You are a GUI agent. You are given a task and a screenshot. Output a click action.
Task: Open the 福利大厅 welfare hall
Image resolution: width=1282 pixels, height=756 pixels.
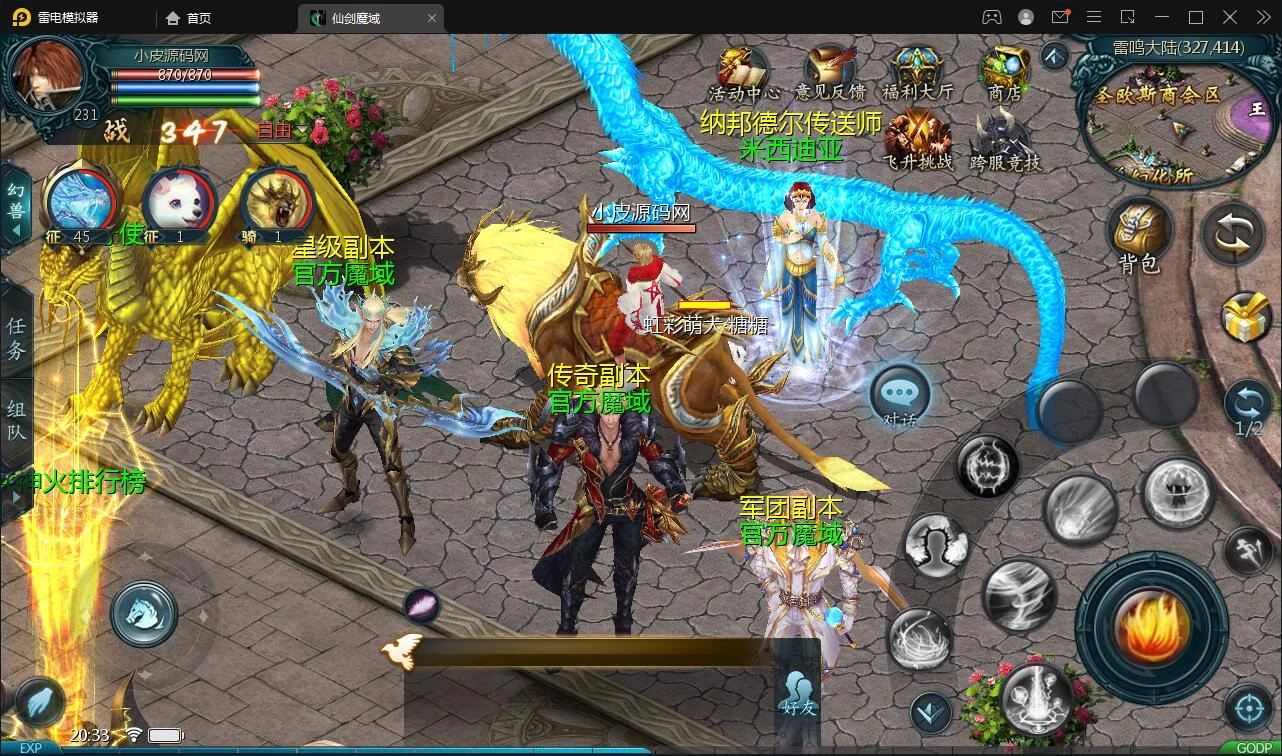click(x=917, y=71)
